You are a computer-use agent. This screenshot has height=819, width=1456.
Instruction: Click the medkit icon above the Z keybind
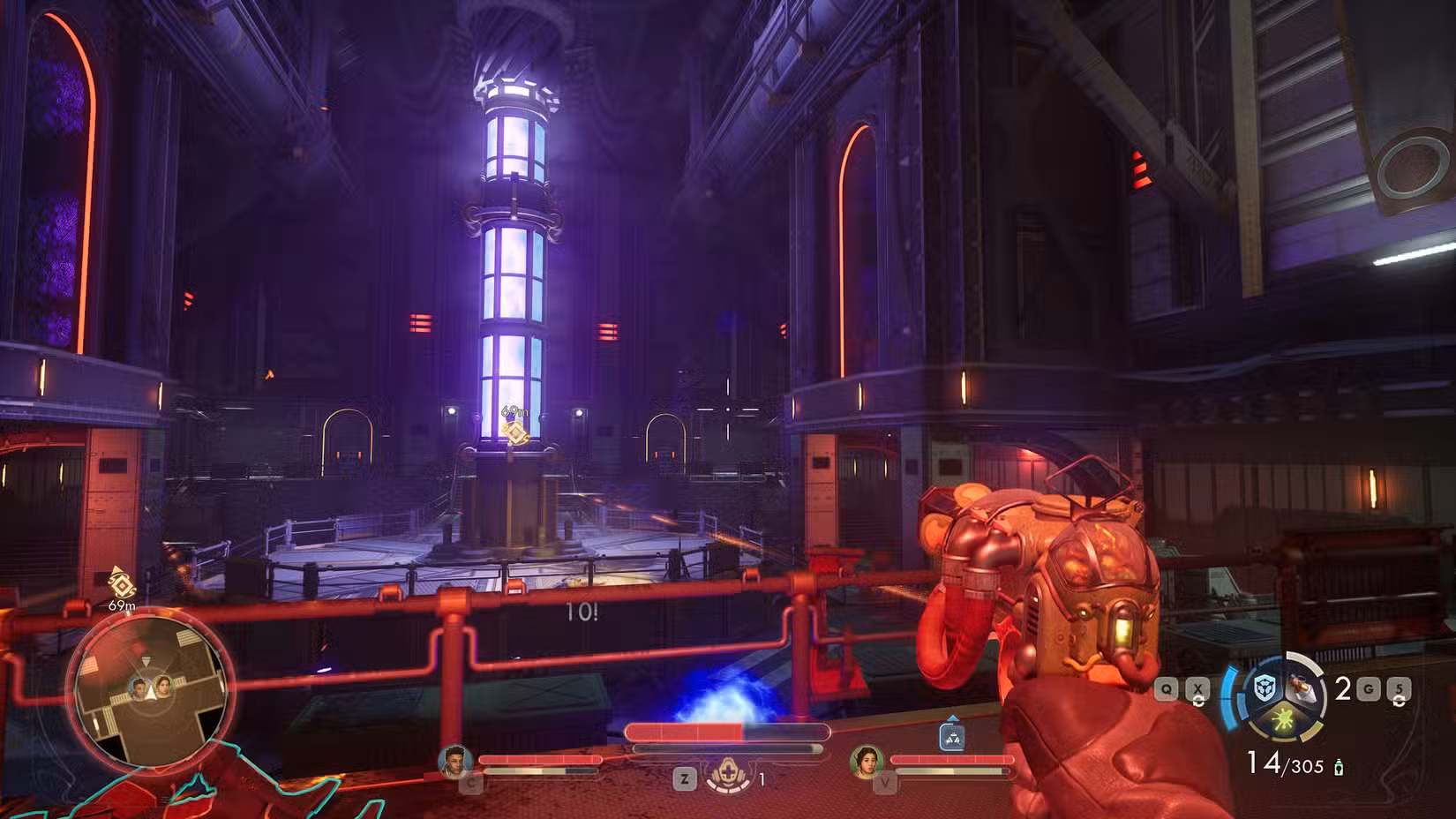(729, 770)
